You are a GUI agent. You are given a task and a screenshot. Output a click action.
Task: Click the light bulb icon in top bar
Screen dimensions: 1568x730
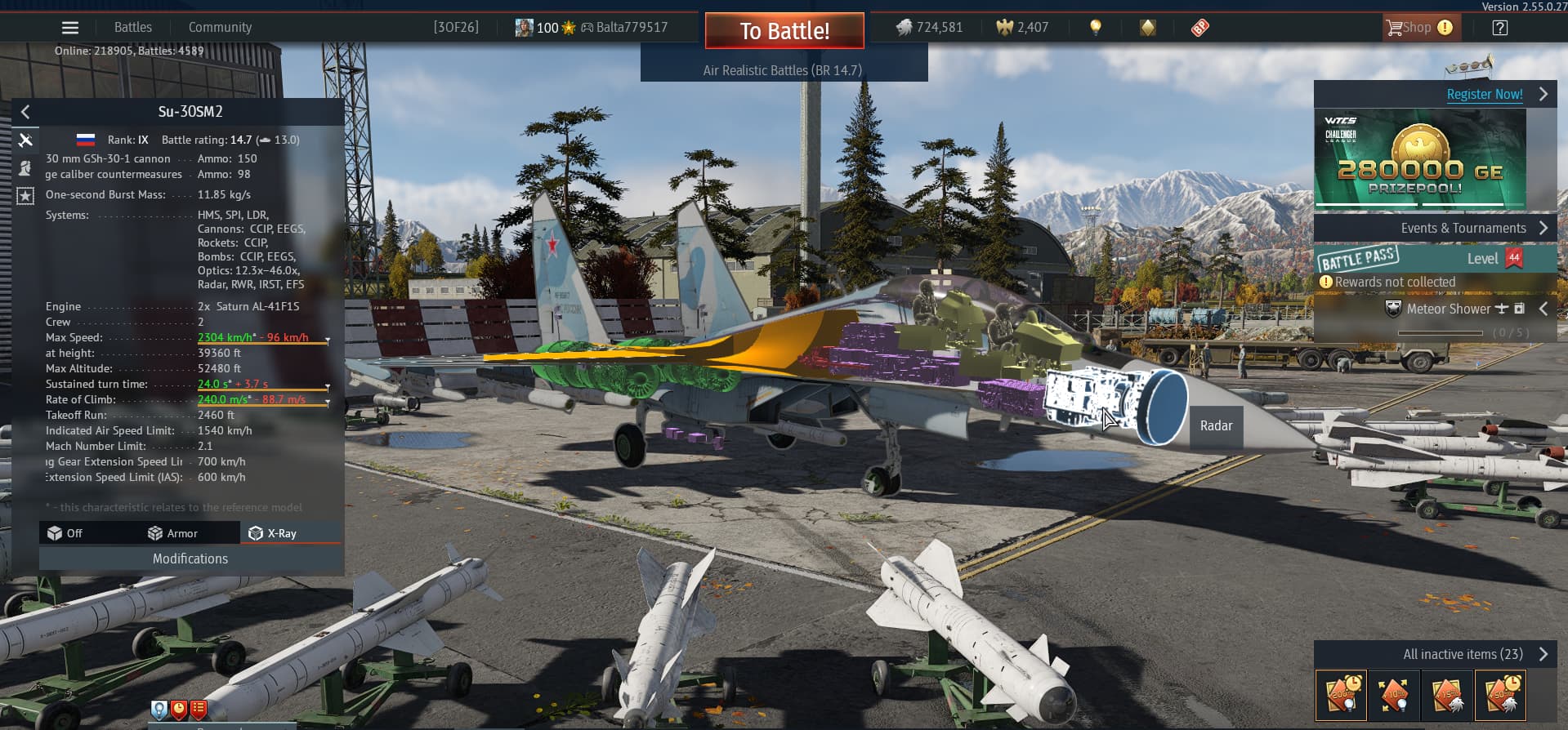point(1096,28)
